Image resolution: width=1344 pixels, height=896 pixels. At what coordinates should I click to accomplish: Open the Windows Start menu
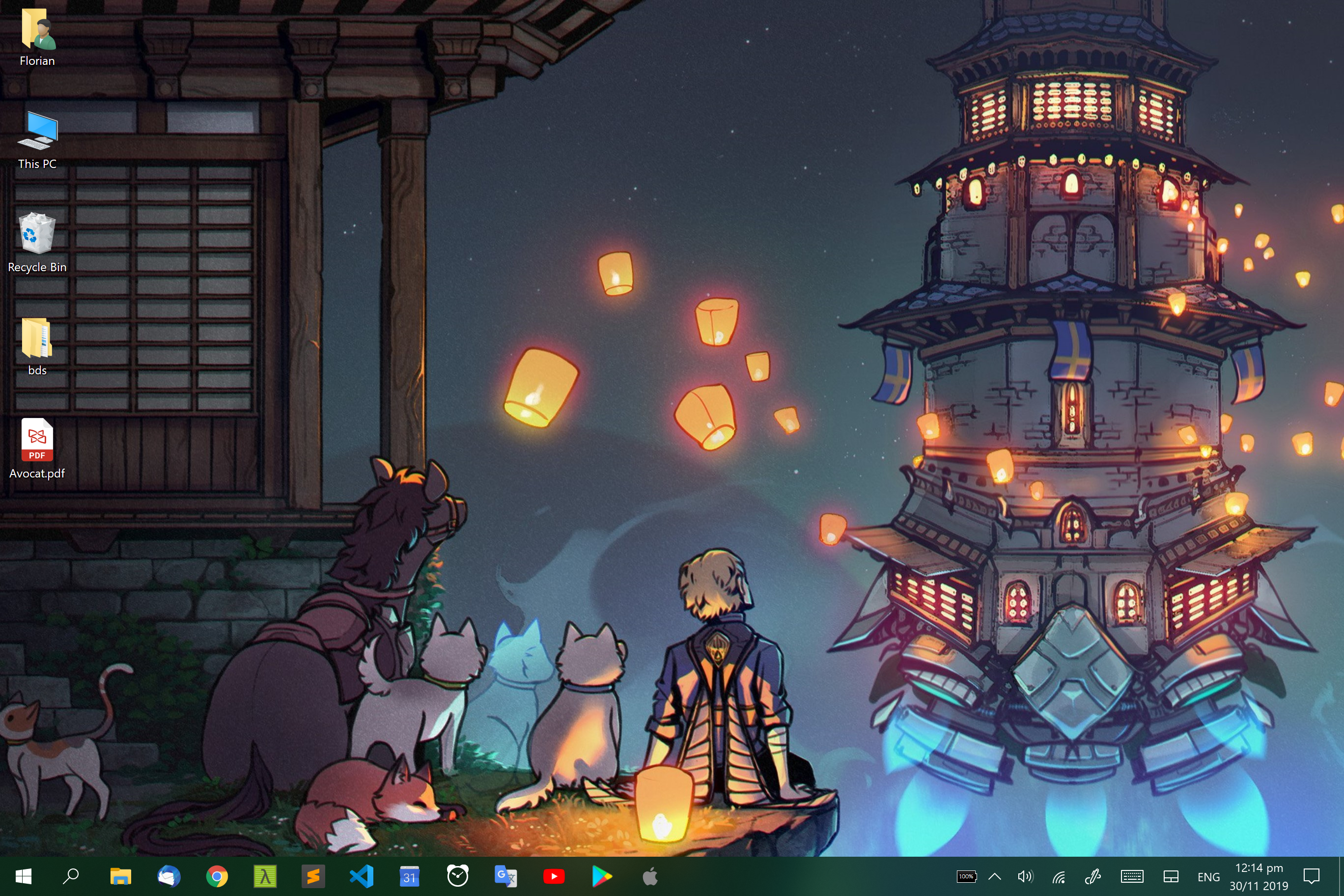click(x=24, y=876)
